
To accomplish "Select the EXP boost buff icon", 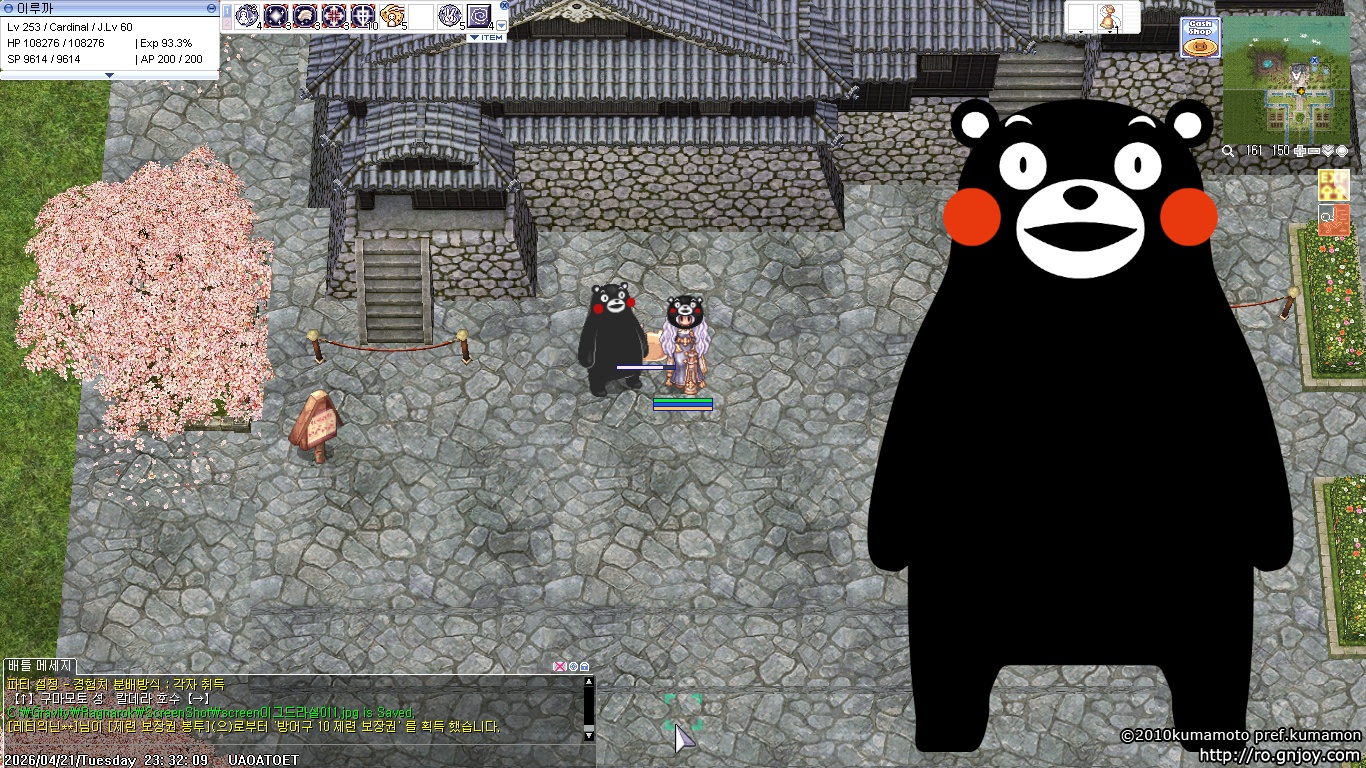I will point(1333,185).
